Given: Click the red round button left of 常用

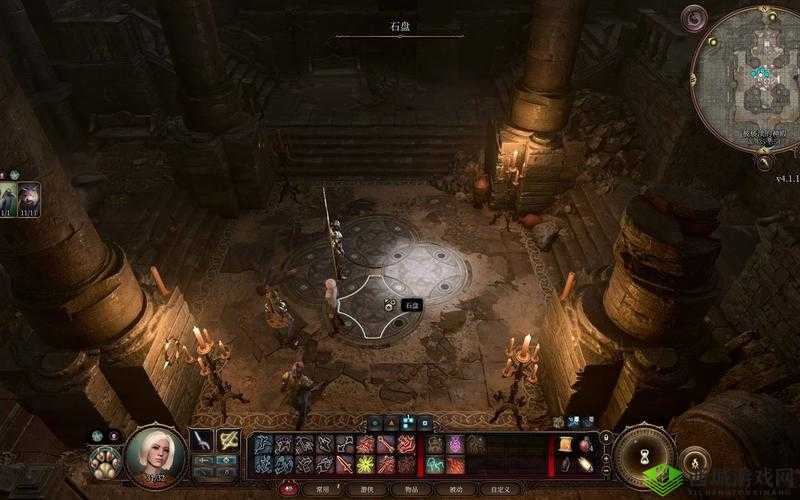Looking at the screenshot, I should (x=288, y=489).
